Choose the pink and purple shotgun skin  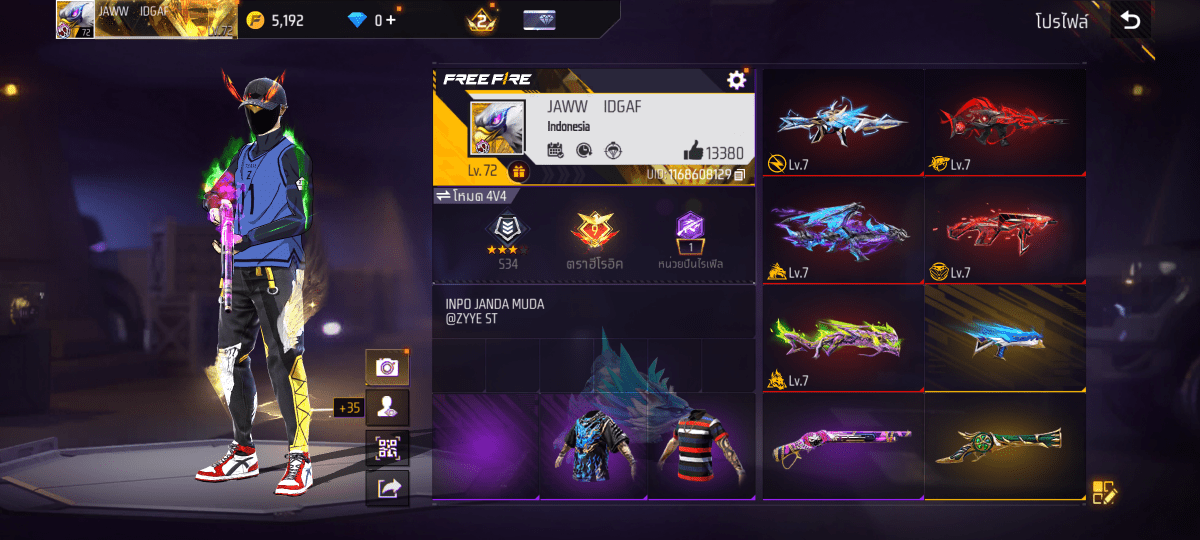pyautogui.click(x=842, y=446)
